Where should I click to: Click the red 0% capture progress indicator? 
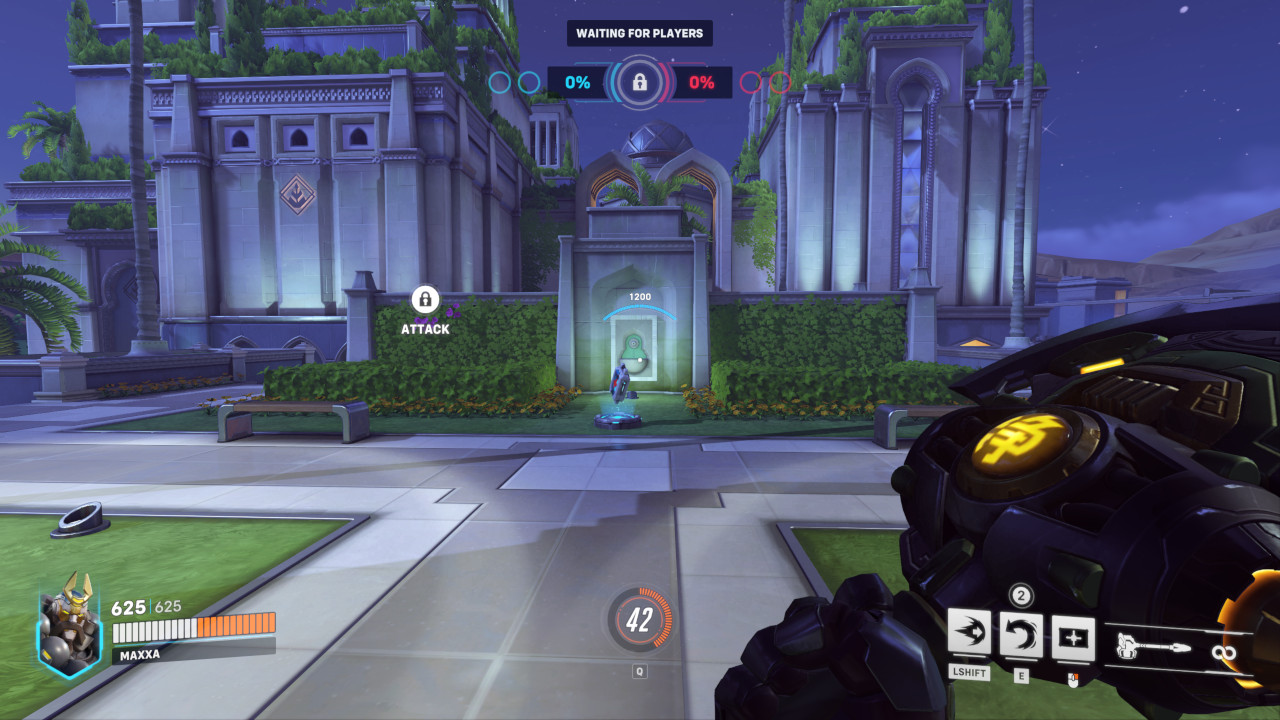tap(703, 82)
